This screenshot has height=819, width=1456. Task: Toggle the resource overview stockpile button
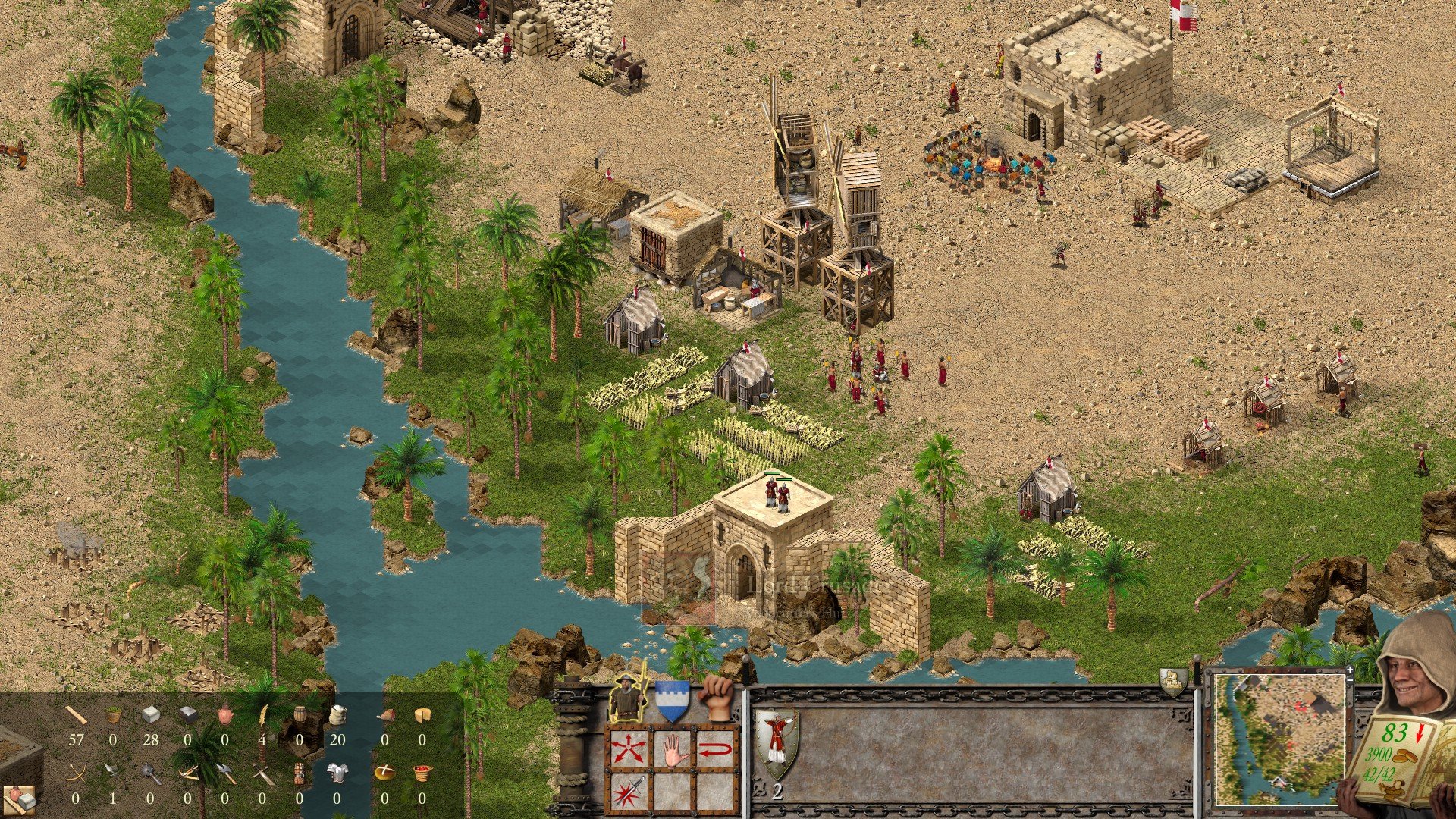coord(20,799)
